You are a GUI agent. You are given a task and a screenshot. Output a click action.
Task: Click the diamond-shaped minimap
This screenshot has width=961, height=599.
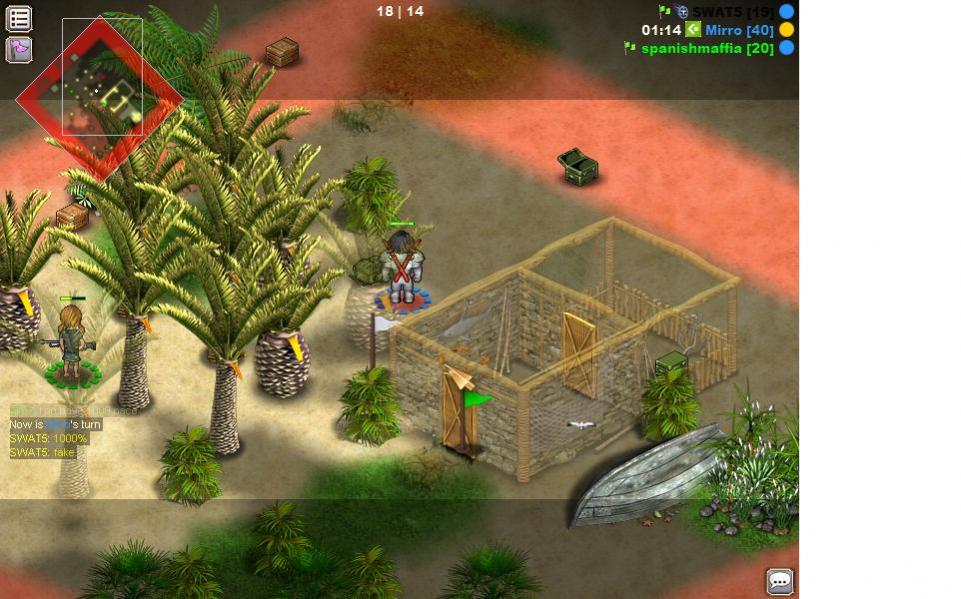point(99,97)
